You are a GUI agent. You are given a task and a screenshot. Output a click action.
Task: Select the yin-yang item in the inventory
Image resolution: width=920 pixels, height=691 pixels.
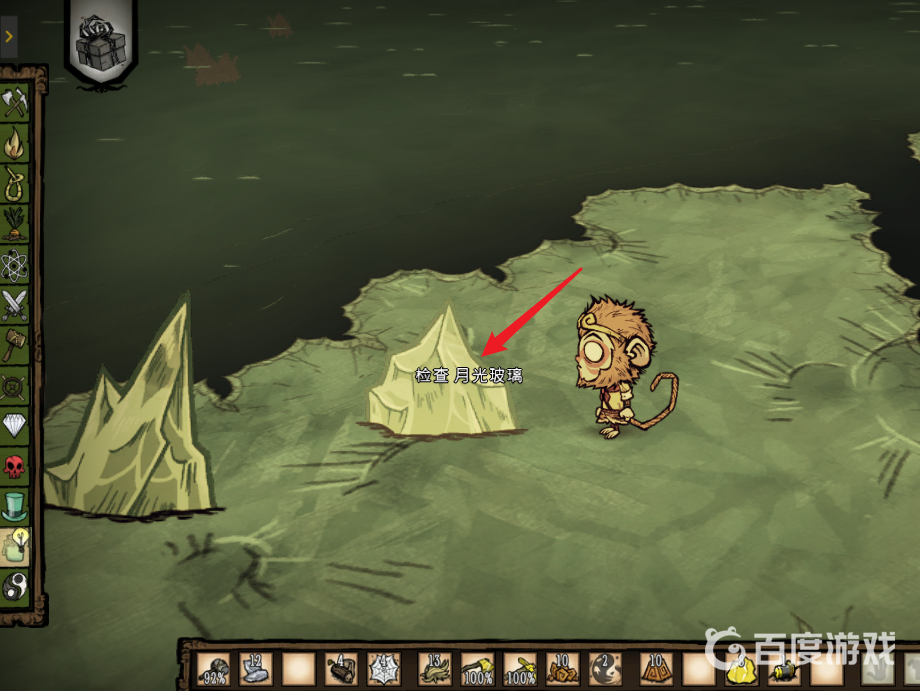[x=607, y=669]
